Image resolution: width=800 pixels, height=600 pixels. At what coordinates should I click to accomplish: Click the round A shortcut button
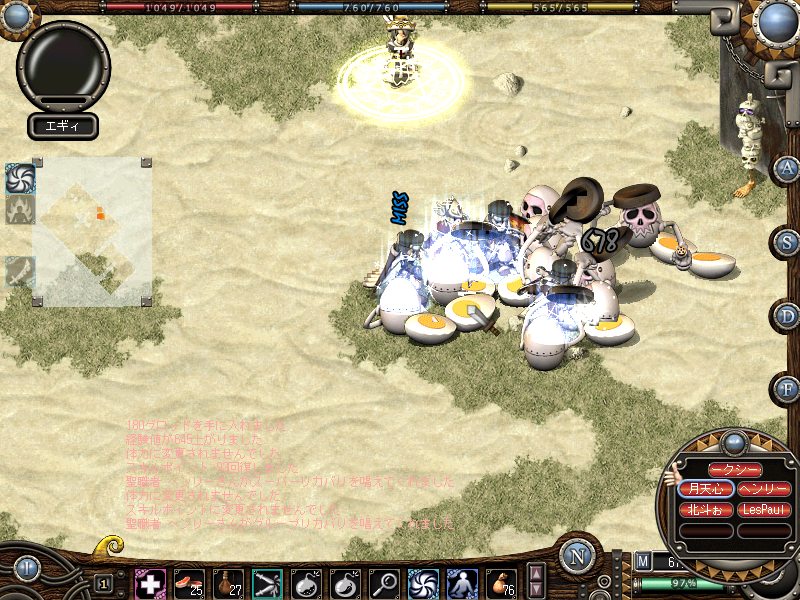(786, 169)
